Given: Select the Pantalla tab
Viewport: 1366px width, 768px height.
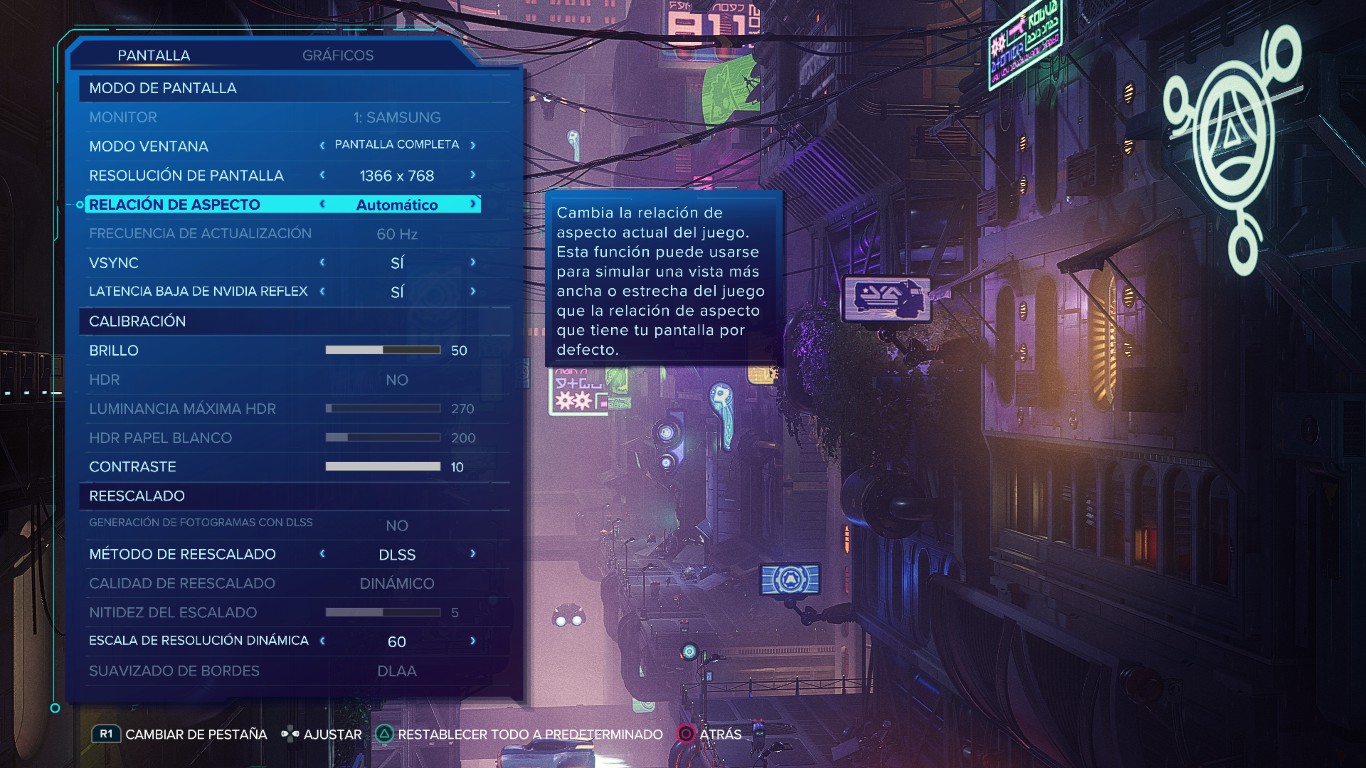Looking at the screenshot, I should (x=154, y=56).
